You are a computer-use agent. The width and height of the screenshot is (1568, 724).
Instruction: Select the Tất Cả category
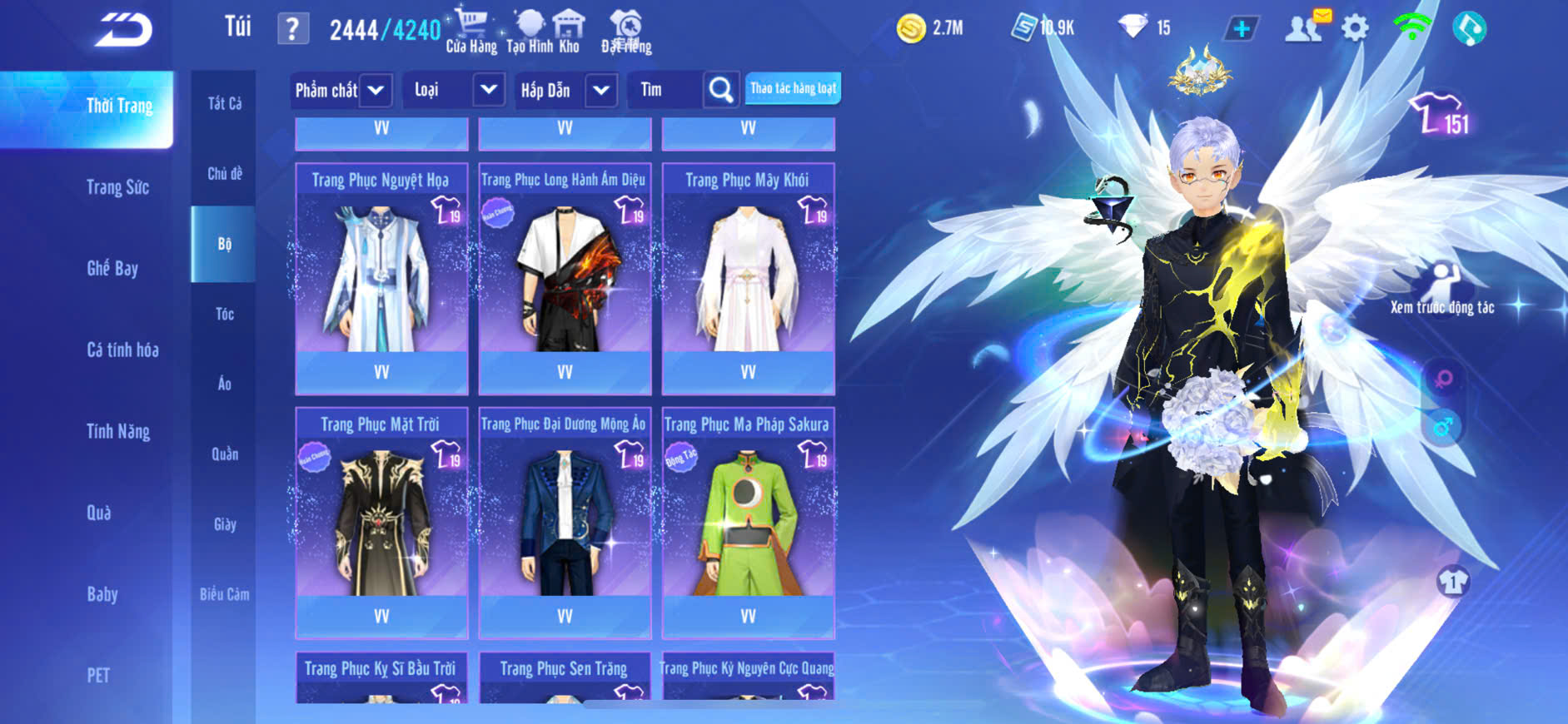pyautogui.click(x=225, y=103)
